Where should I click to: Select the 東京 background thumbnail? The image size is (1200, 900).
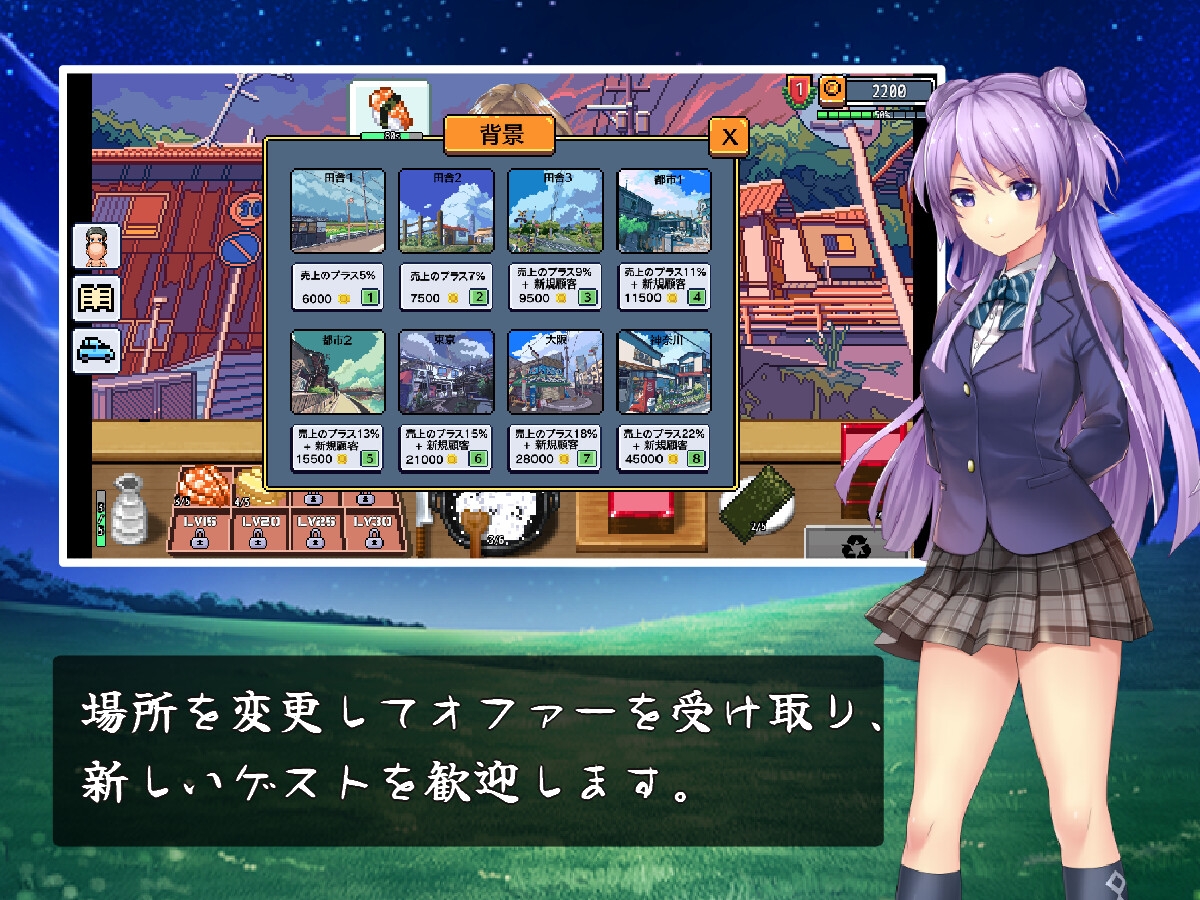coord(446,372)
